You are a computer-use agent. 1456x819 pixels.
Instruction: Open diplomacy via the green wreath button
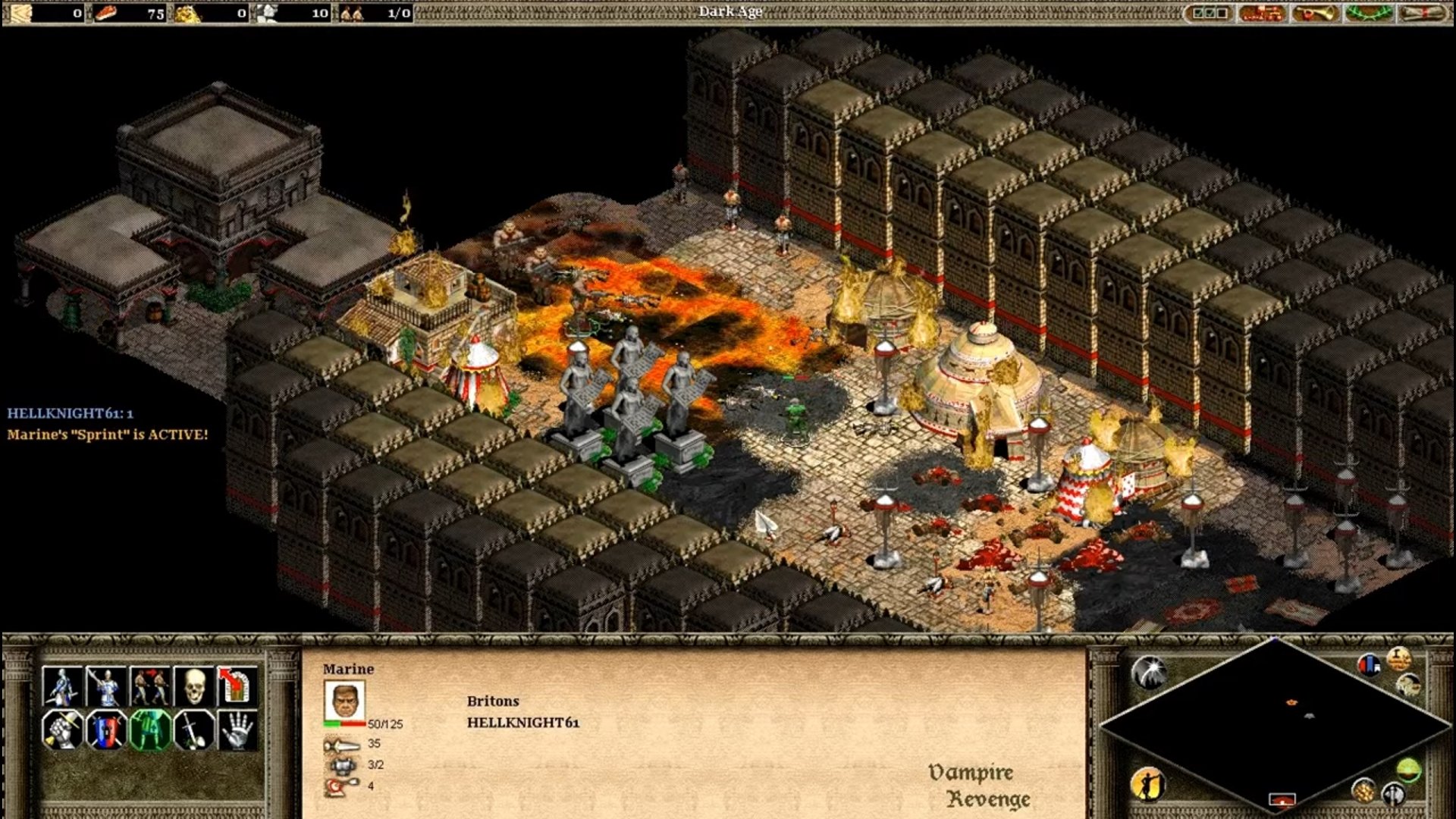[1369, 13]
